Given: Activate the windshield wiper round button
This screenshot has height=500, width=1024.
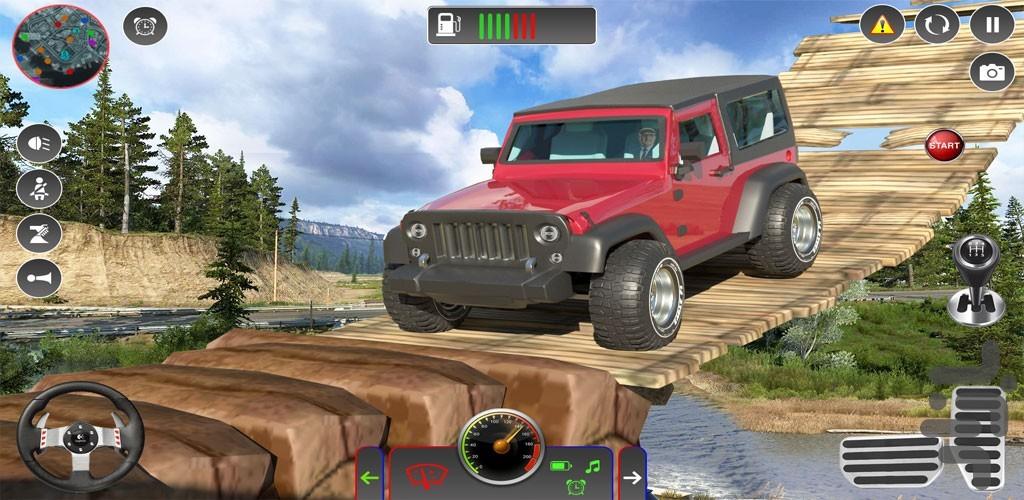Looking at the screenshot, I should click(39, 233).
